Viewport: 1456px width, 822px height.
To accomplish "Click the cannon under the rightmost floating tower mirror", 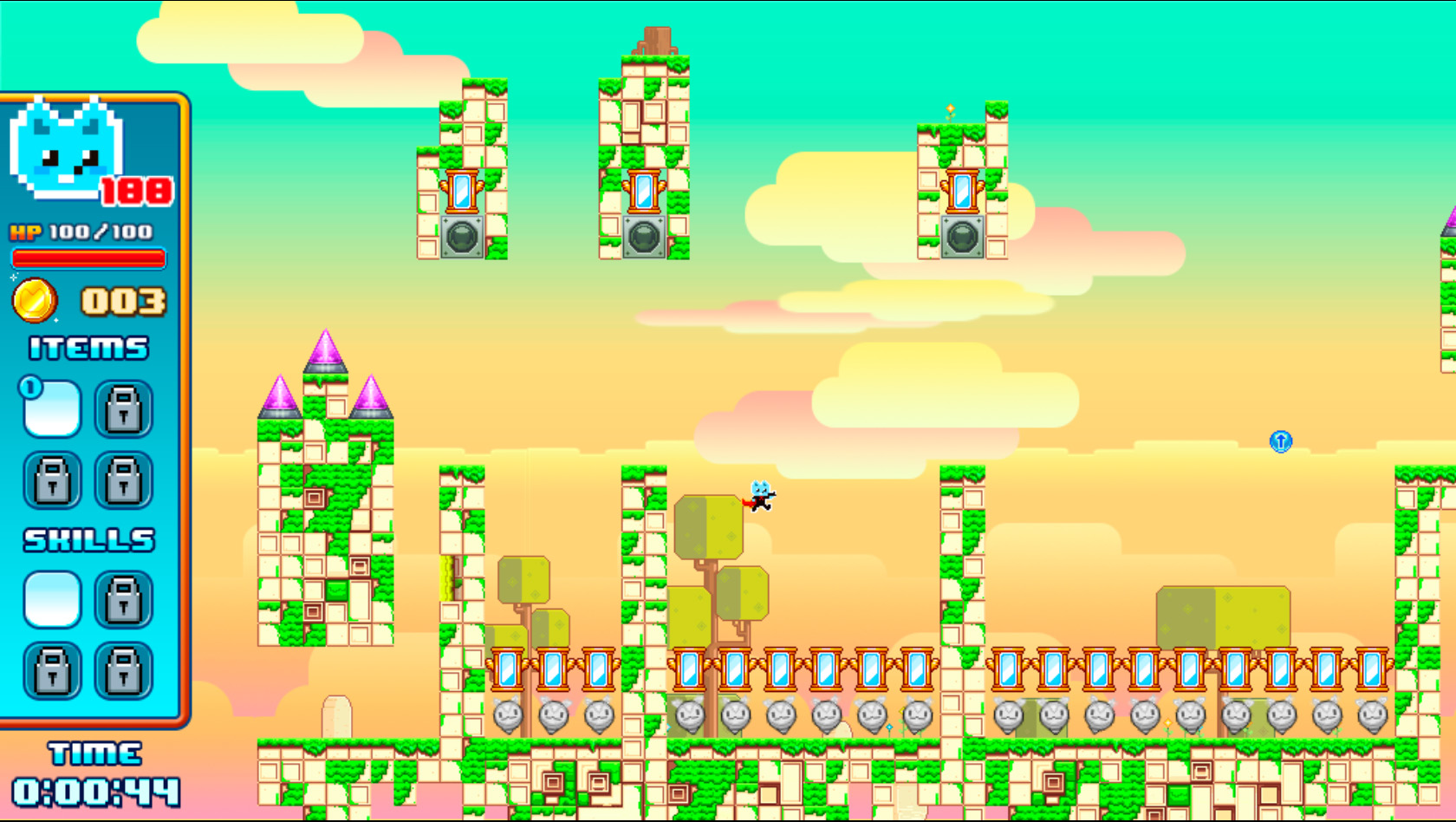I will point(961,234).
